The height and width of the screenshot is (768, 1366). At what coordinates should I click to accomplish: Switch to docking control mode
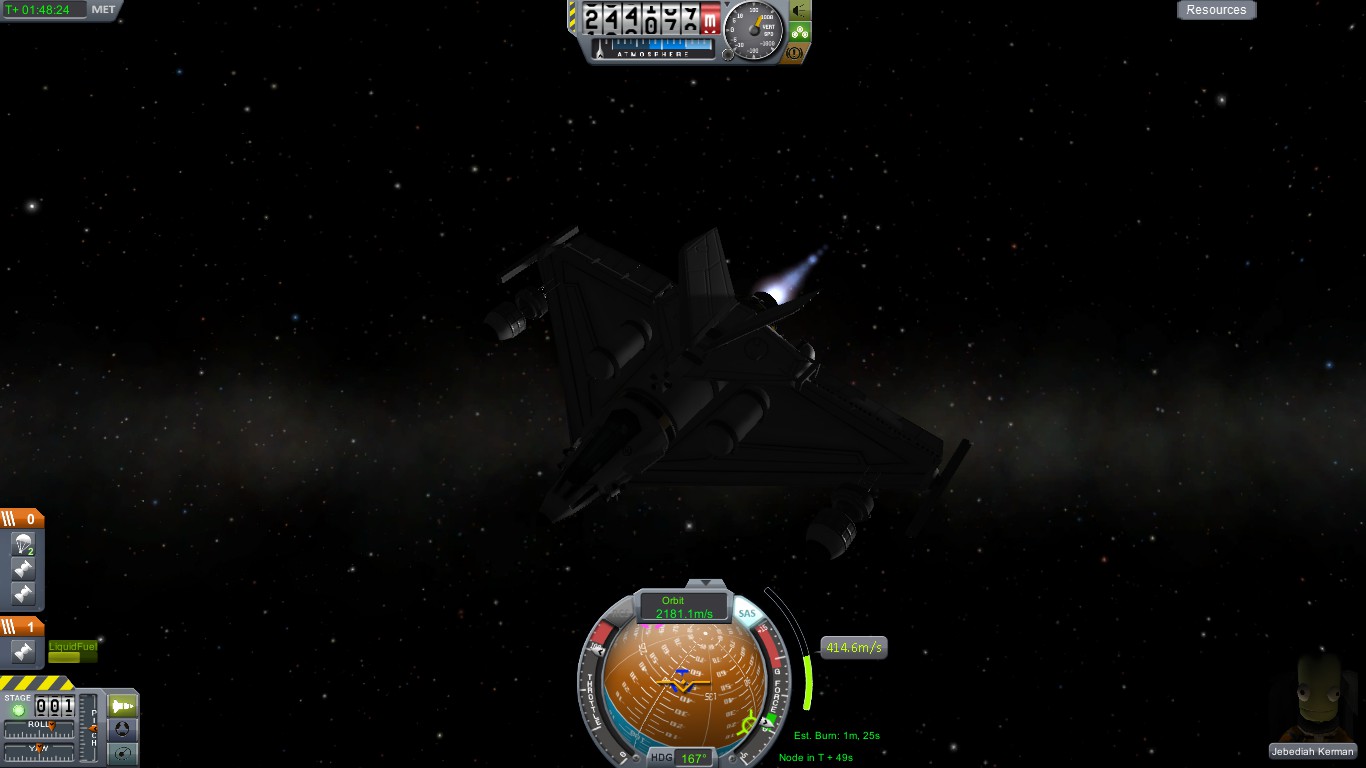(x=122, y=730)
